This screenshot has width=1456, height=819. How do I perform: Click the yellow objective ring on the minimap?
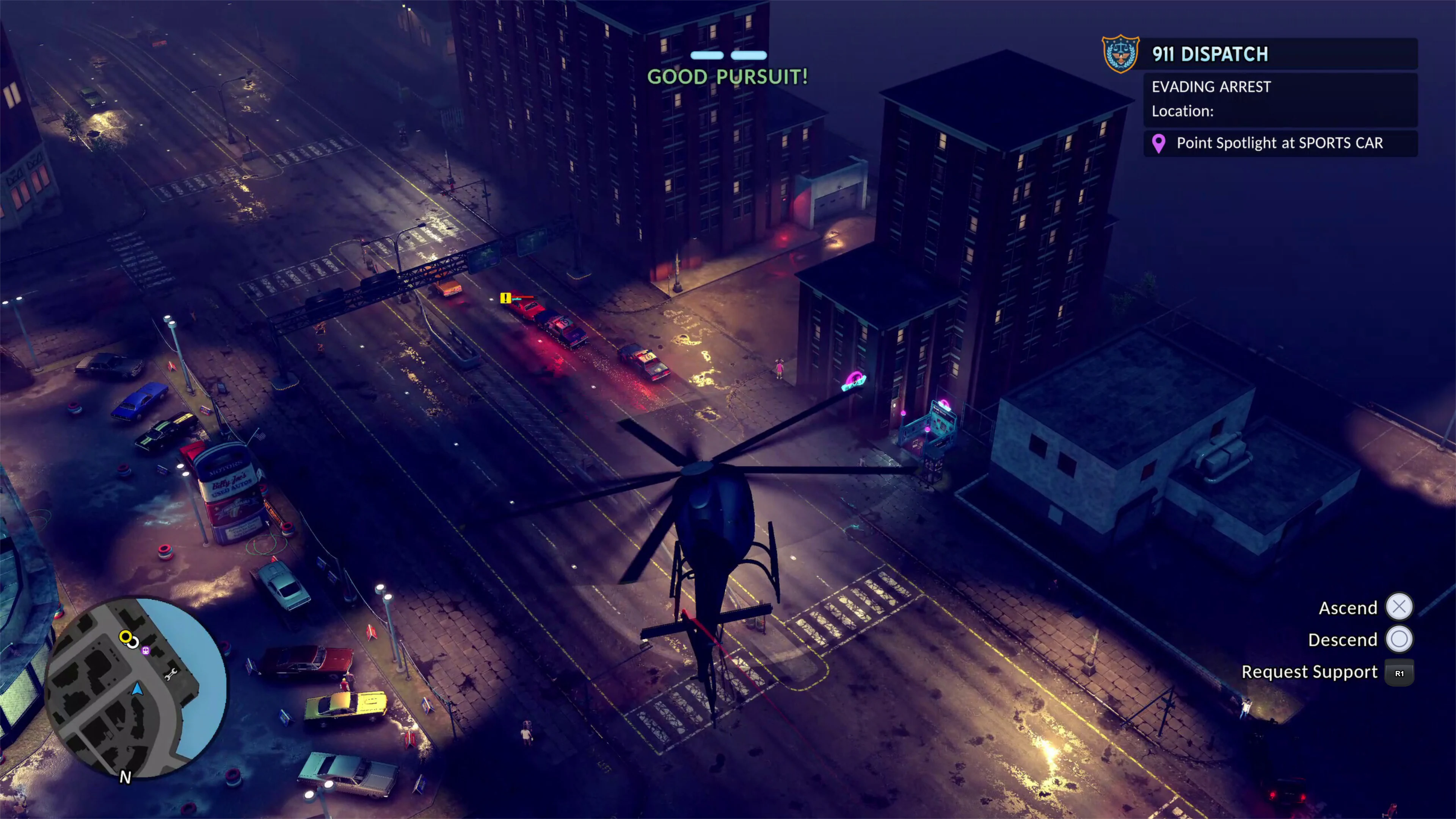point(126,637)
